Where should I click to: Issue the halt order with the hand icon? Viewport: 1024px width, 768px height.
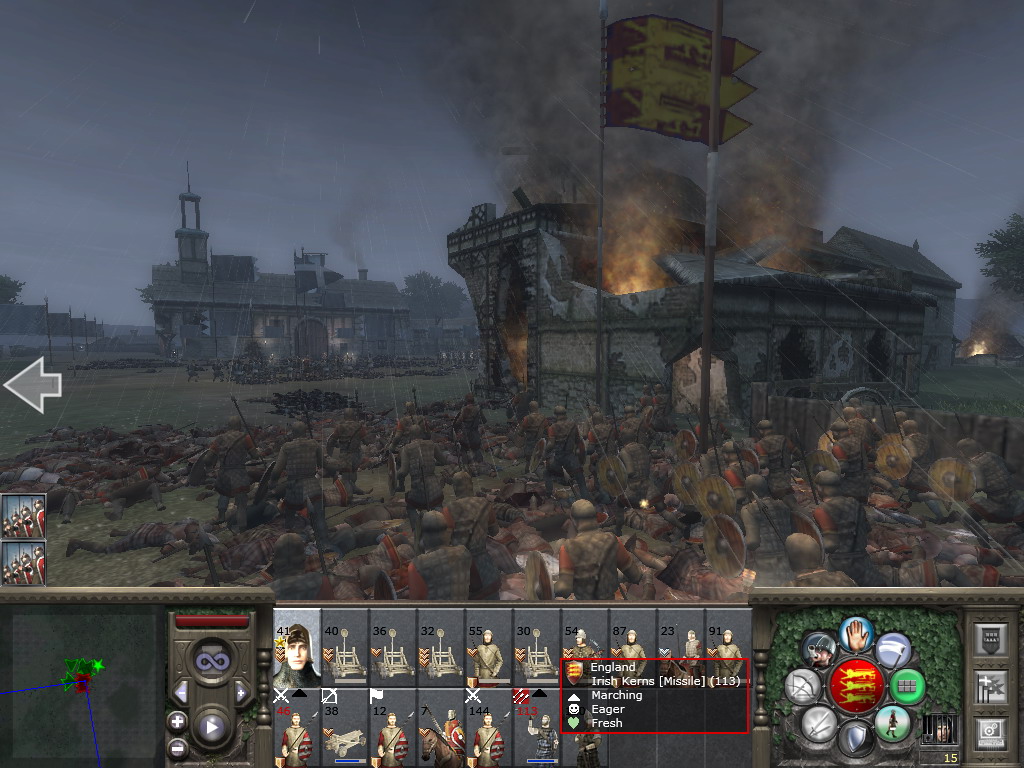[856, 634]
